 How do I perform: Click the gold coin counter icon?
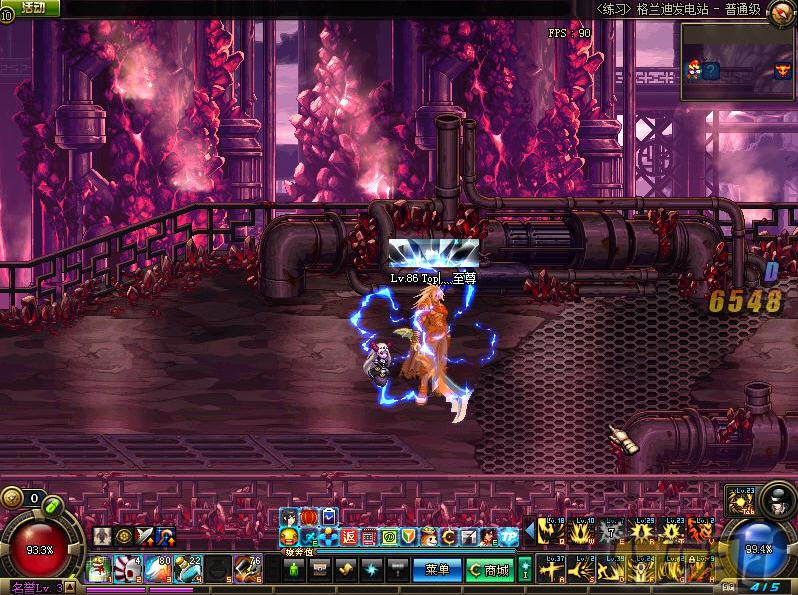pyautogui.click(x=12, y=497)
